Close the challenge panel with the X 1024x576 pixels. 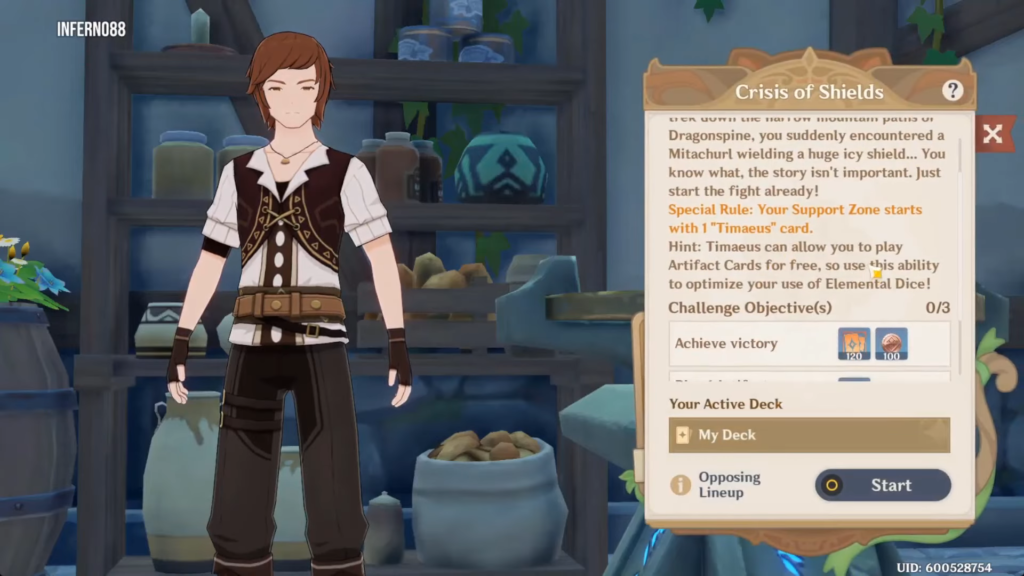(x=992, y=134)
